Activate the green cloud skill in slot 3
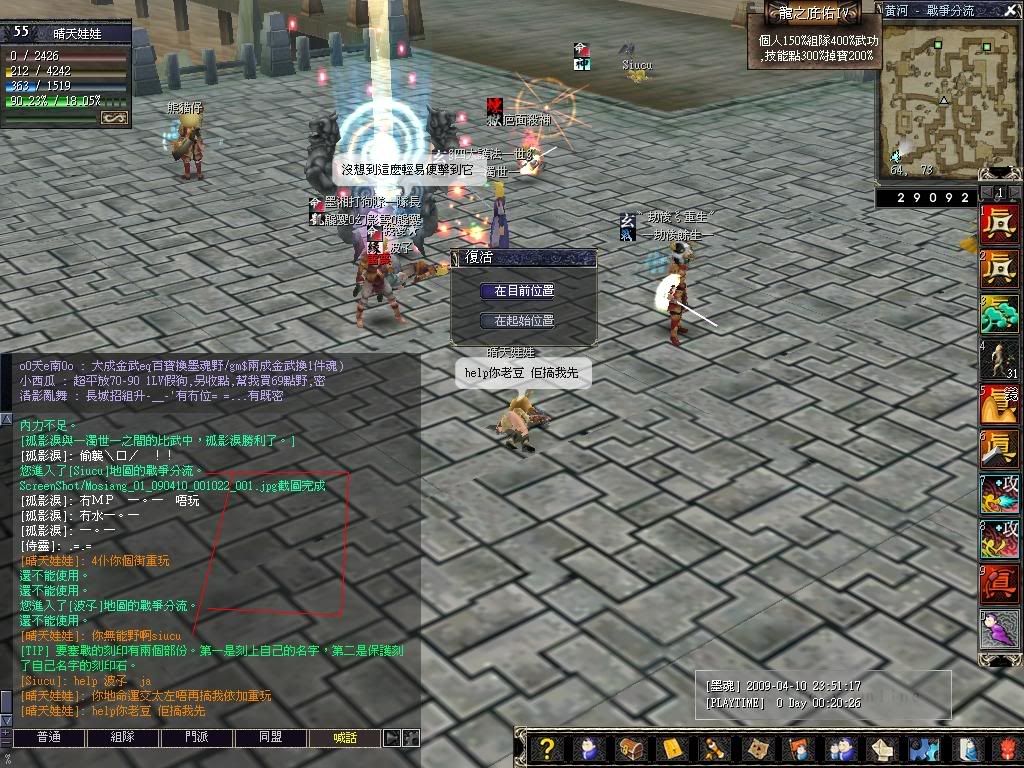 999,315
